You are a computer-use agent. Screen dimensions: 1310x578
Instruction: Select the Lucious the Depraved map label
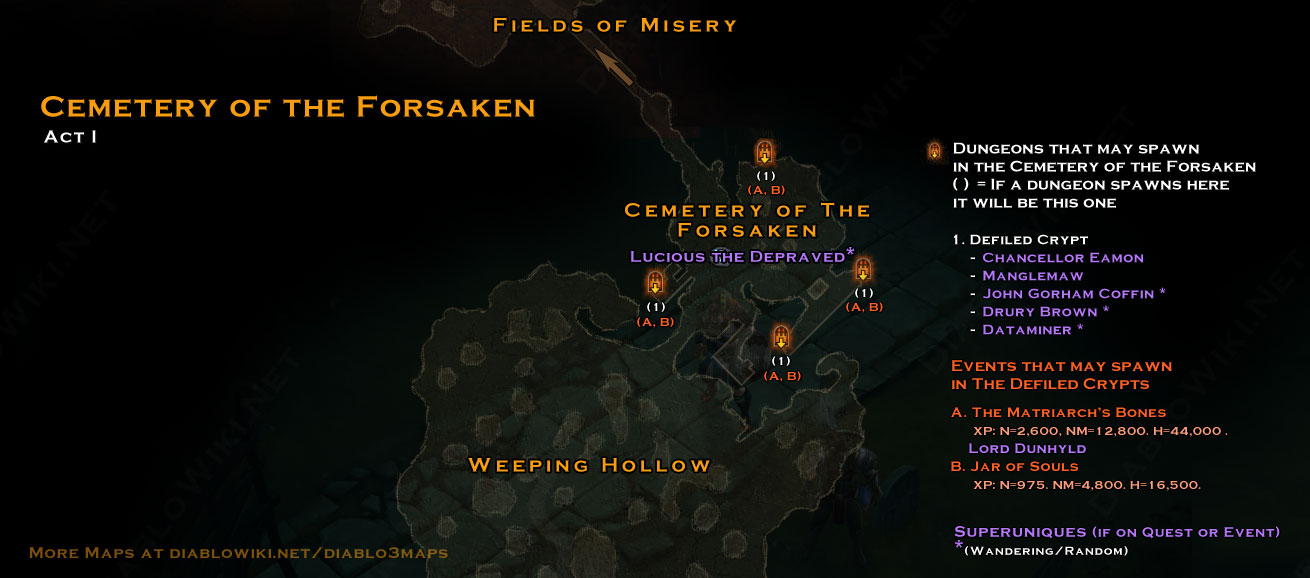click(738, 257)
